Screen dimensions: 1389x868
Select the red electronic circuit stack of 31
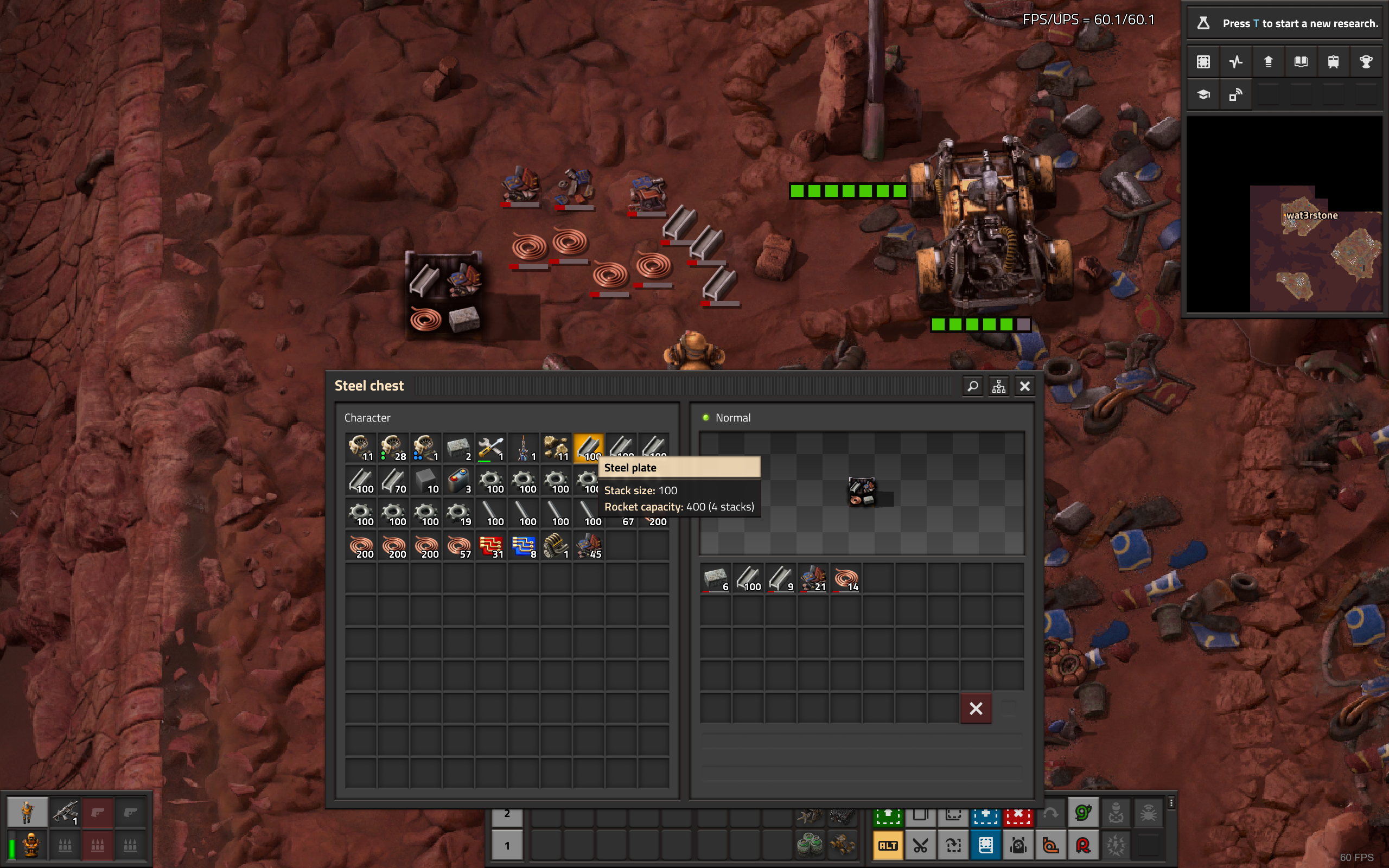[490, 546]
